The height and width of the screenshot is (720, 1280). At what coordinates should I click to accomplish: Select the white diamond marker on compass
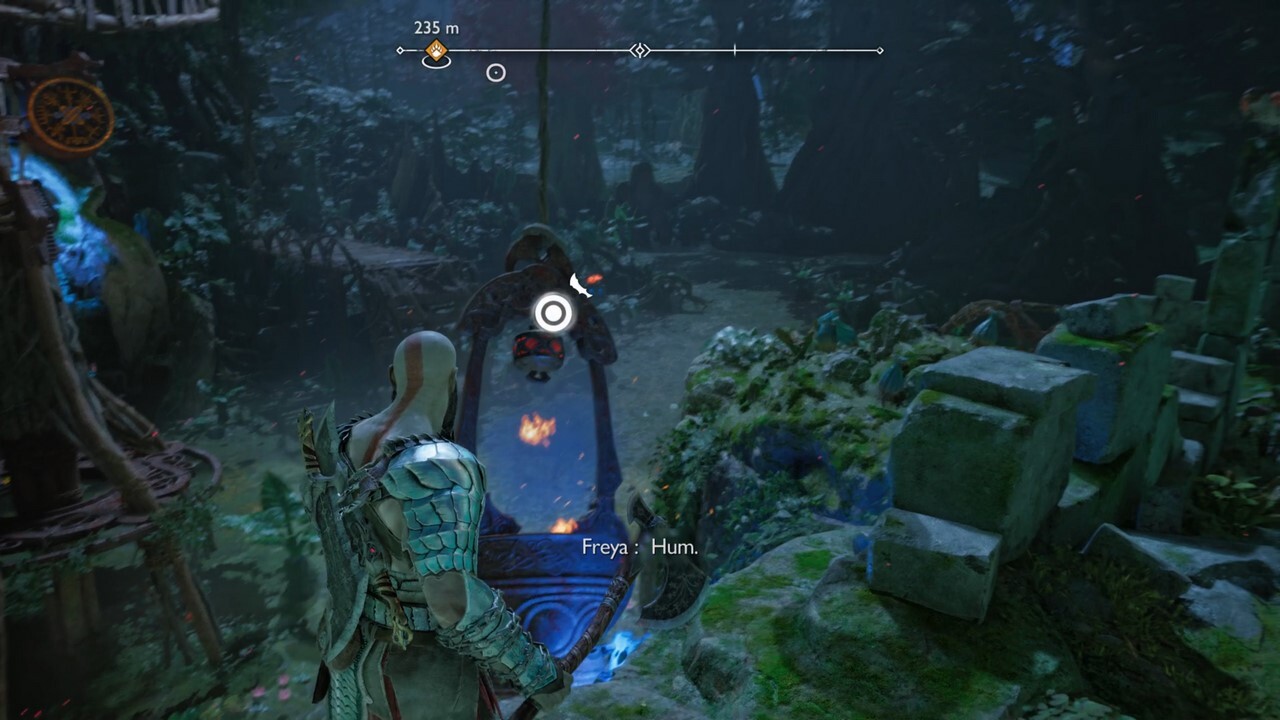639,50
